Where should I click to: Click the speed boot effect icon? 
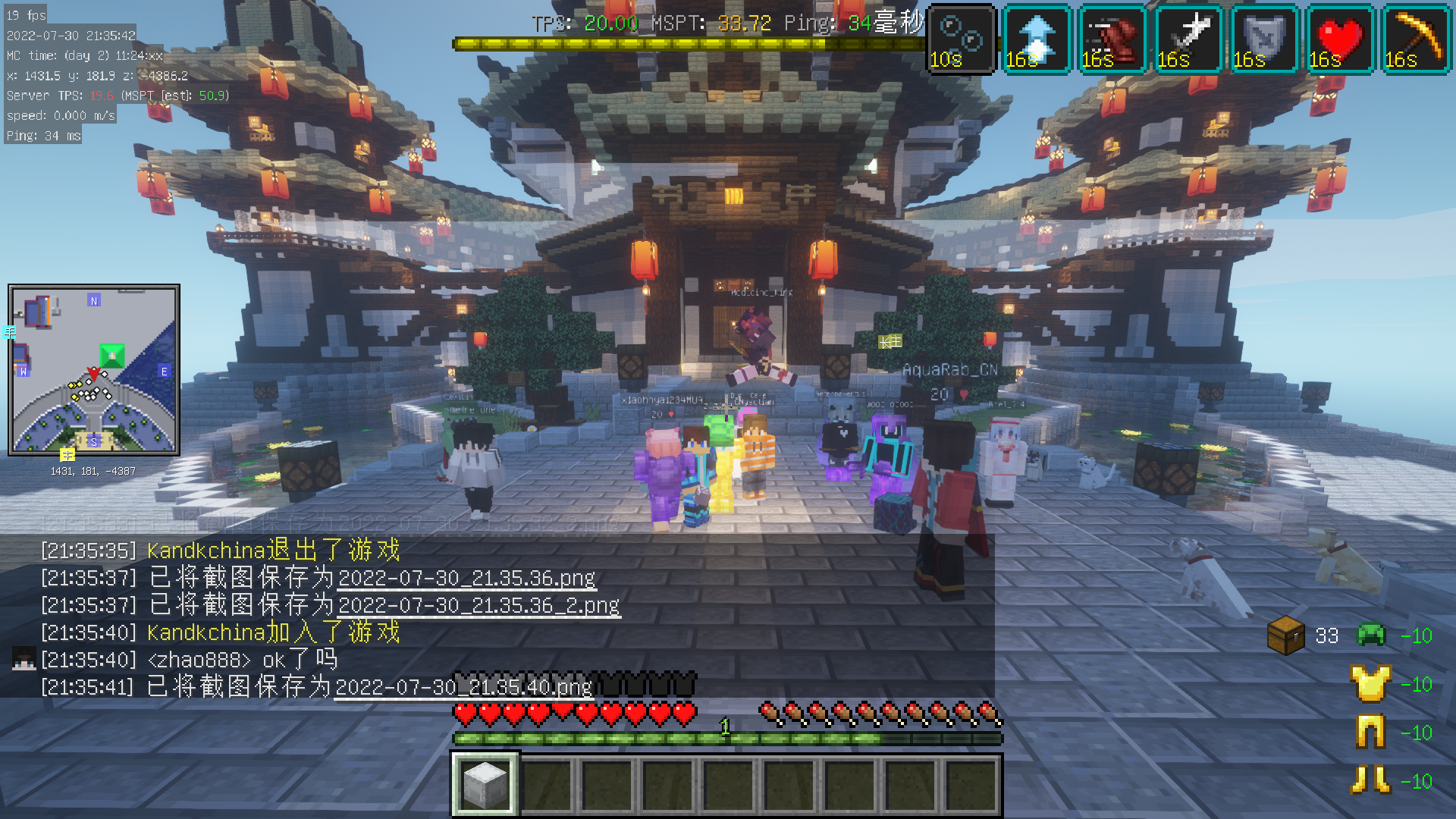tap(1112, 39)
